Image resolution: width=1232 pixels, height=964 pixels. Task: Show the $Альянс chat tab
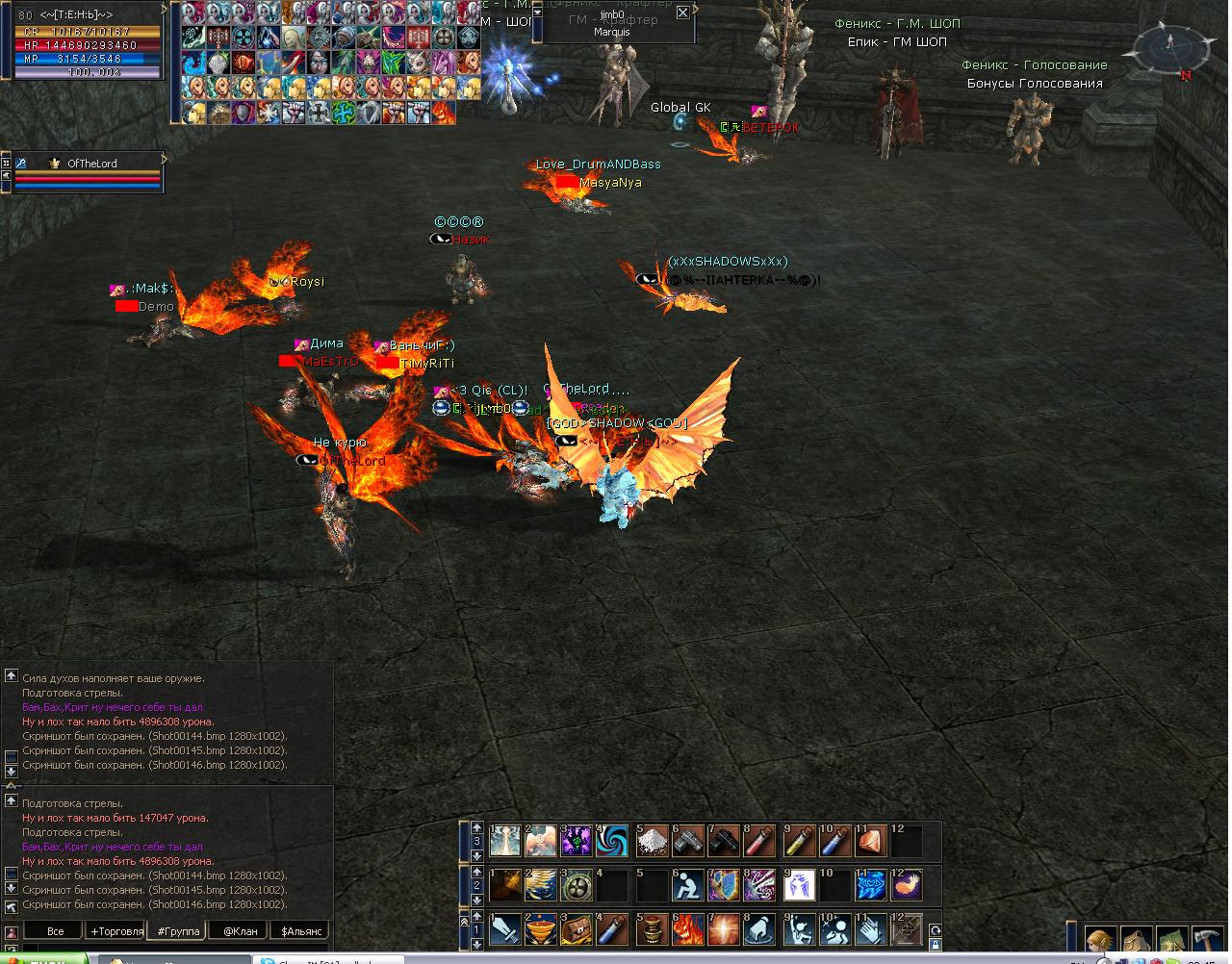tap(300, 931)
